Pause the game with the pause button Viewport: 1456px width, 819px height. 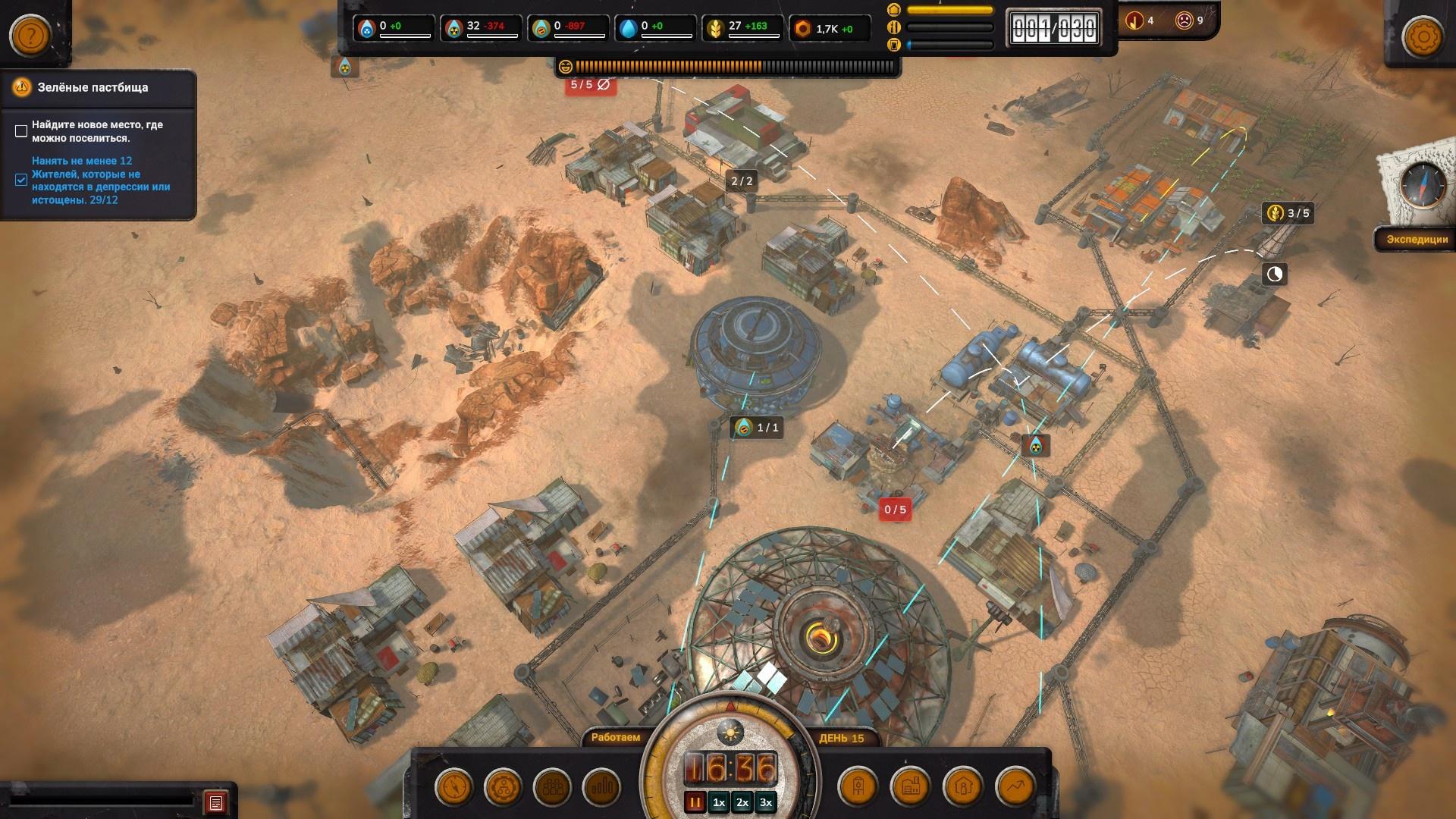[x=695, y=802]
